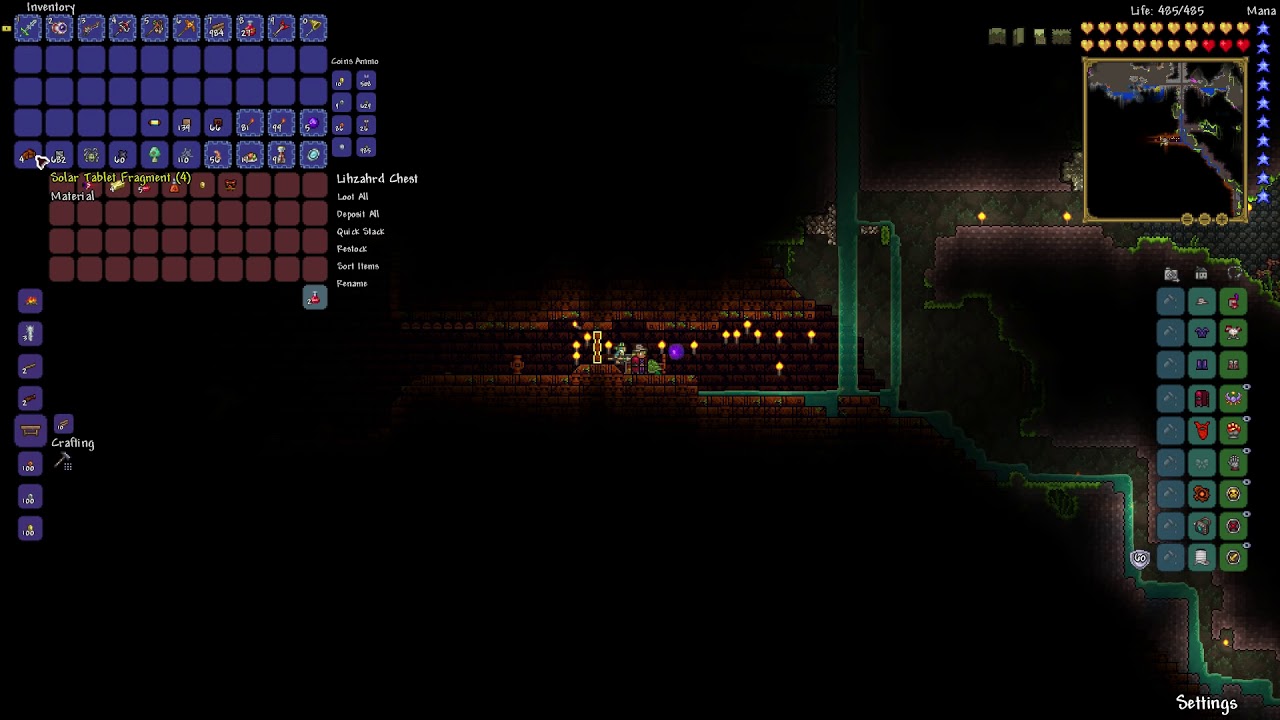Activate Quick Stack to the chest
The image size is (1280, 720).
[360, 232]
